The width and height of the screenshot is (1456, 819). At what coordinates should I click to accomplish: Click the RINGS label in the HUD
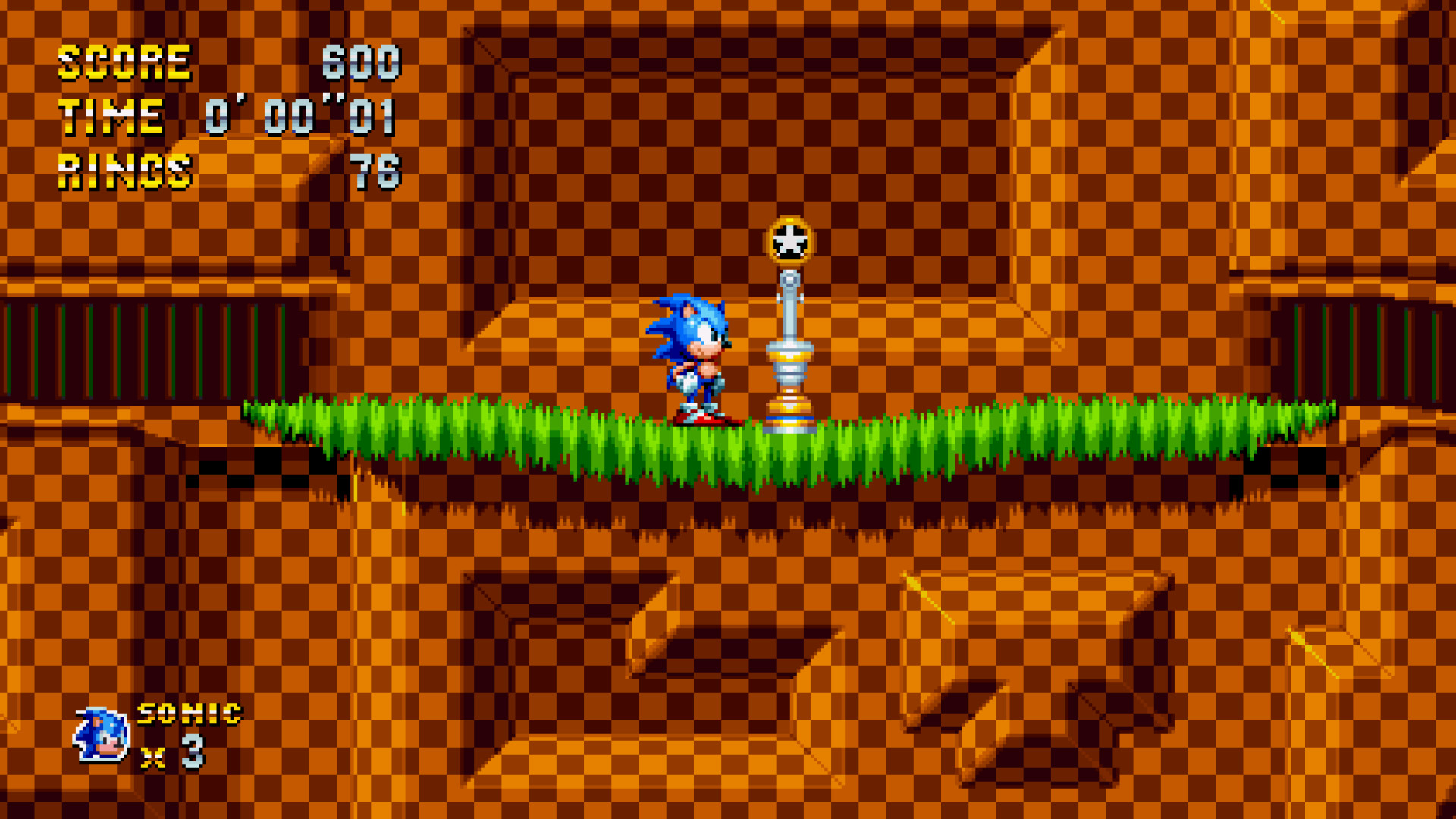click(x=125, y=171)
